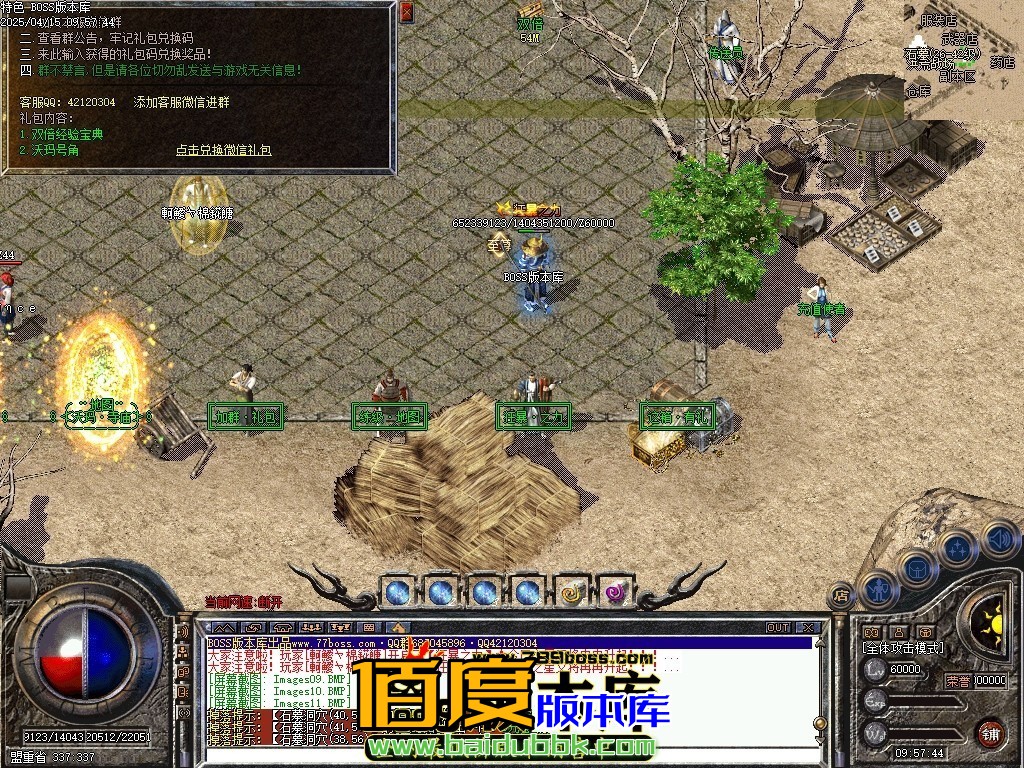
Task: Open the skills panel with sparkle icon
Action: [x=957, y=548]
